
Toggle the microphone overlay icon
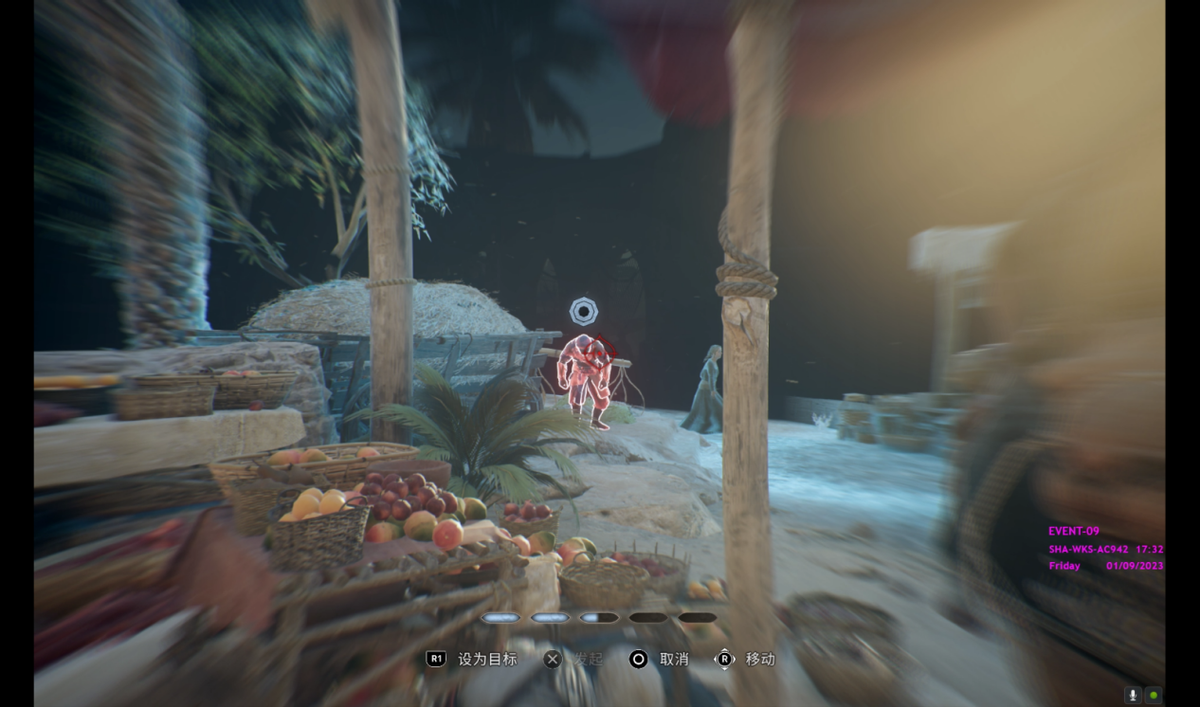click(1134, 695)
